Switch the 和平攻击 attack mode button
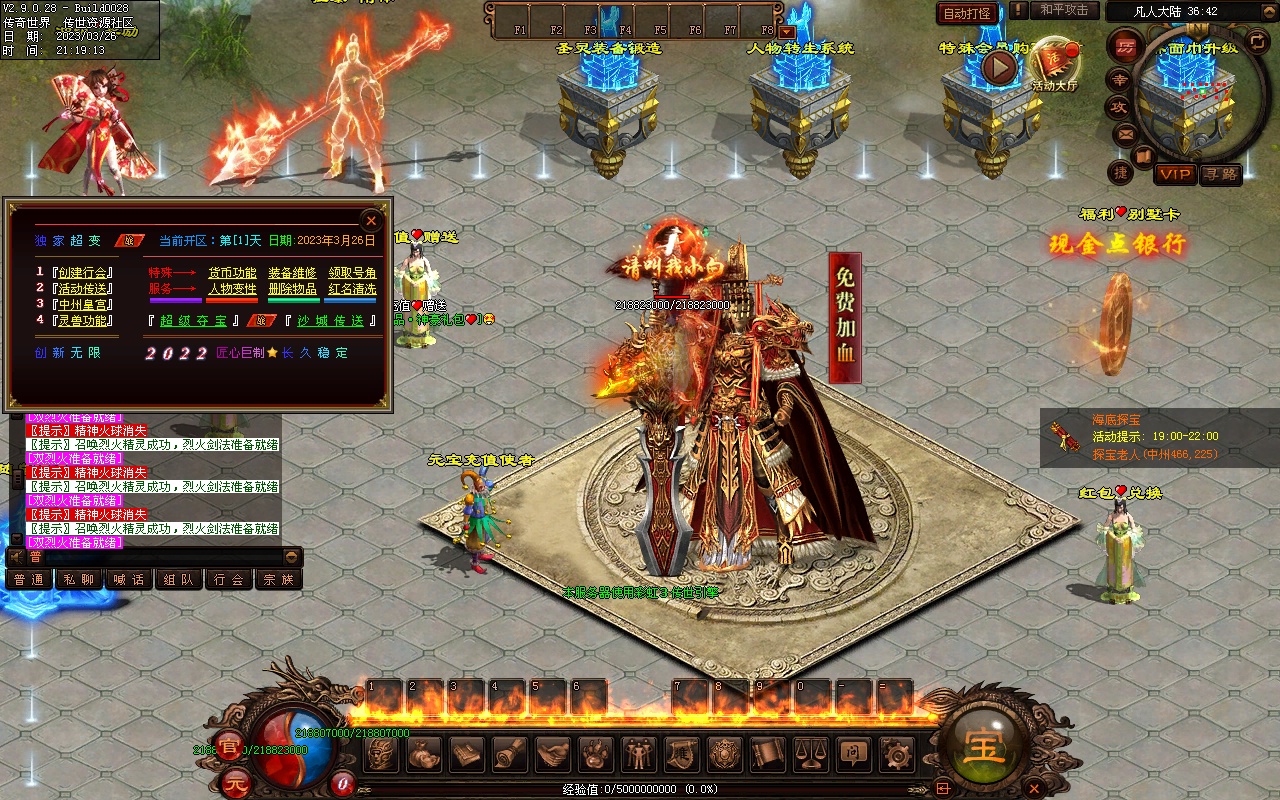Screen dimensions: 1280x800 pyautogui.click(x=1064, y=10)
